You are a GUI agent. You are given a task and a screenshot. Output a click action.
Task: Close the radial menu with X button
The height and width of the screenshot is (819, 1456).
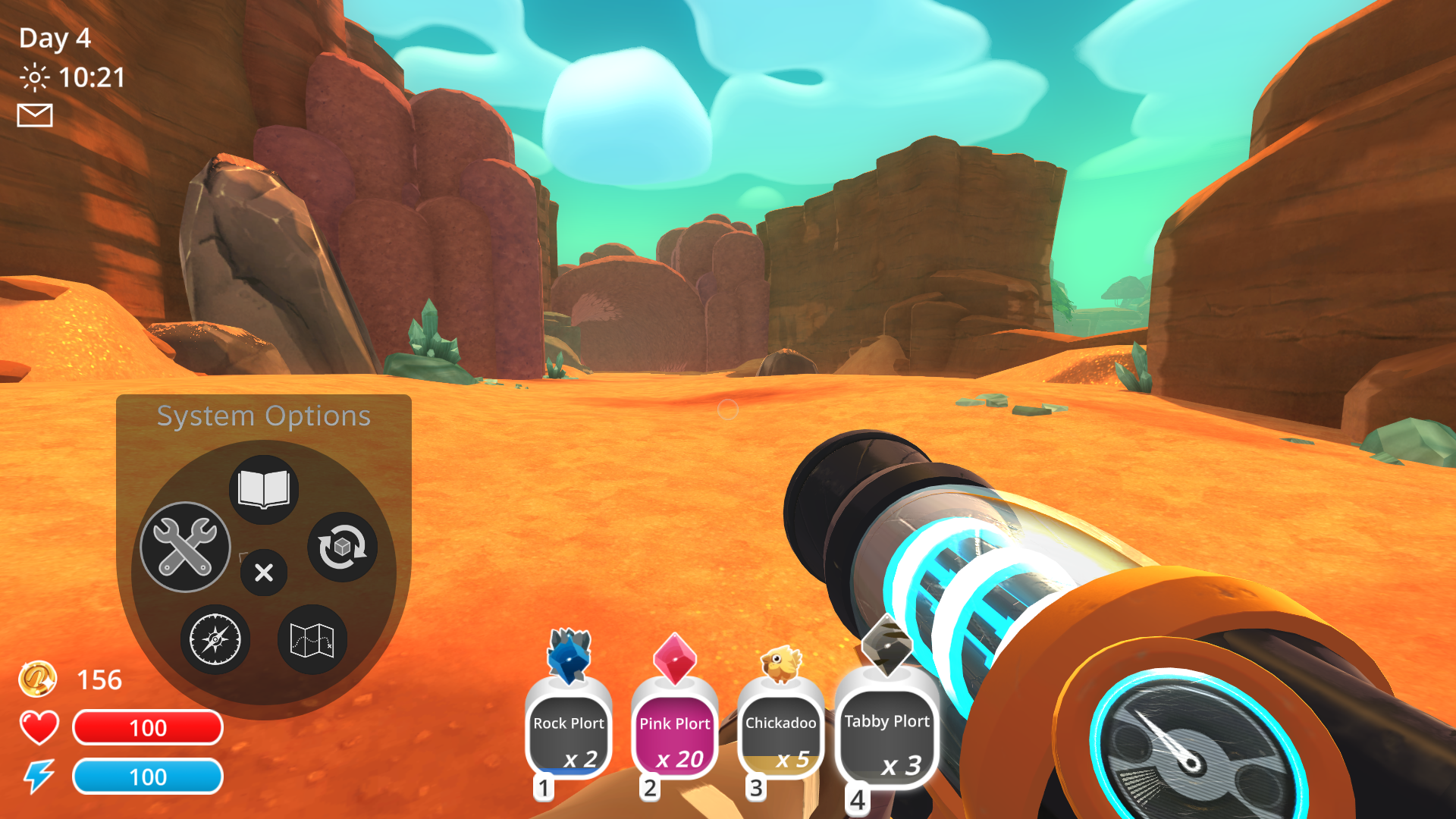pos(263,573)
